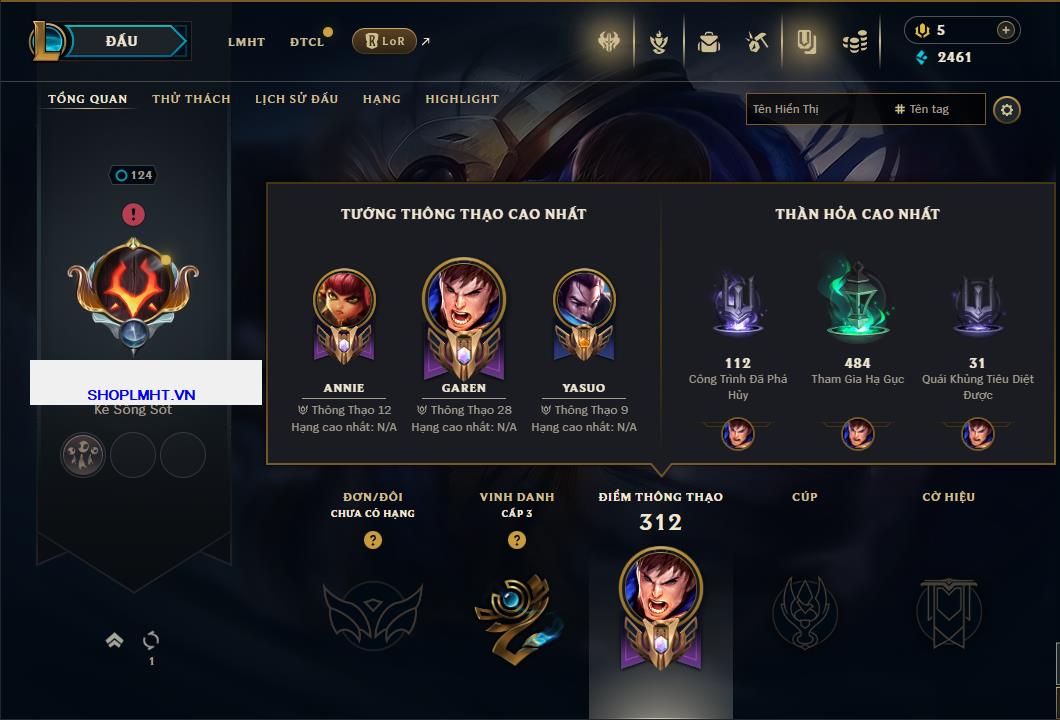Go to the HẠNG tab
Screen dimensions: 1060x720
tap(382, 99)
